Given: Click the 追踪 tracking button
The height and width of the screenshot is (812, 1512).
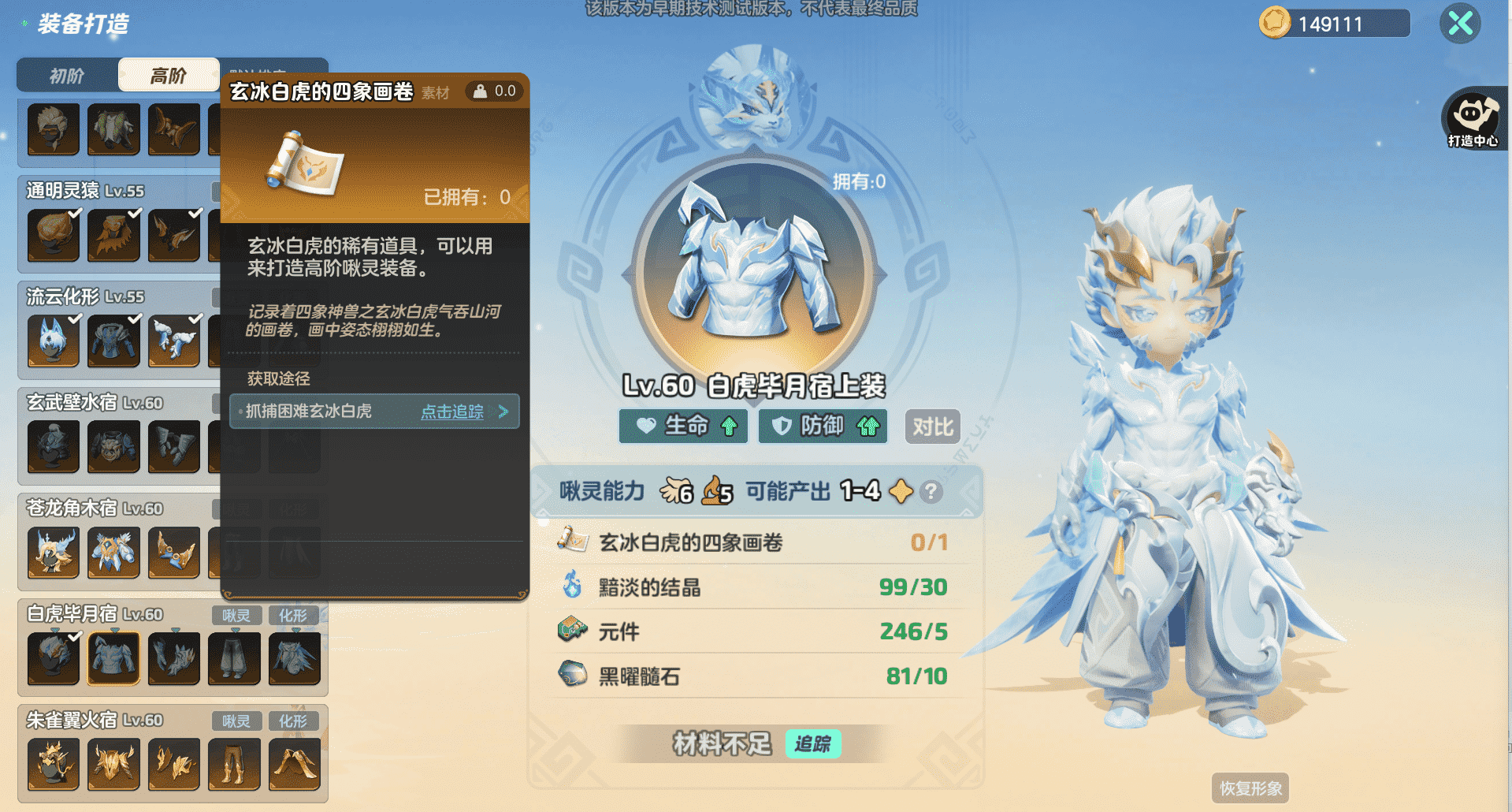Looking at the screenshot, I should [813, 743].
